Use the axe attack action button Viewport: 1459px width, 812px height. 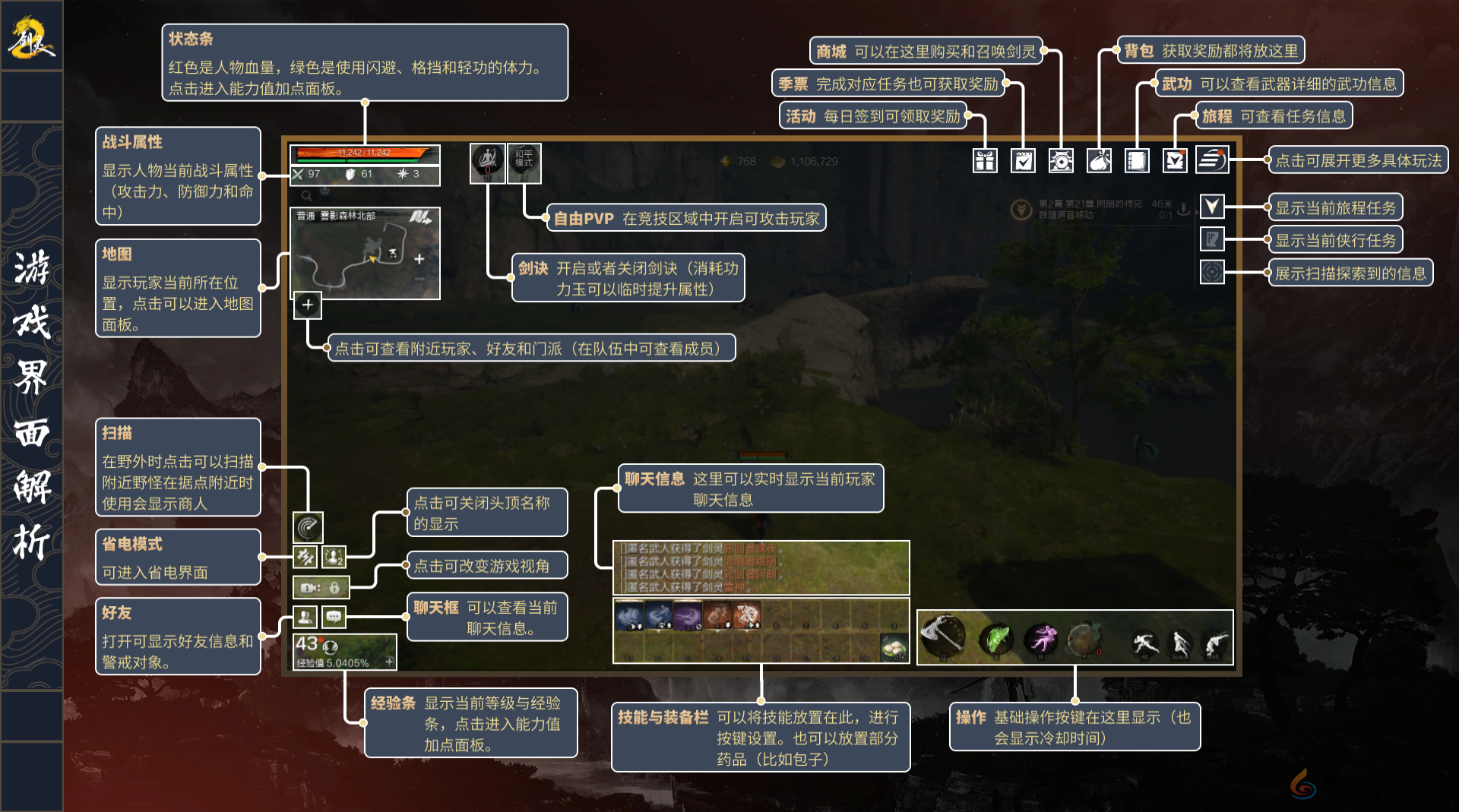click(x=942, y=636)
